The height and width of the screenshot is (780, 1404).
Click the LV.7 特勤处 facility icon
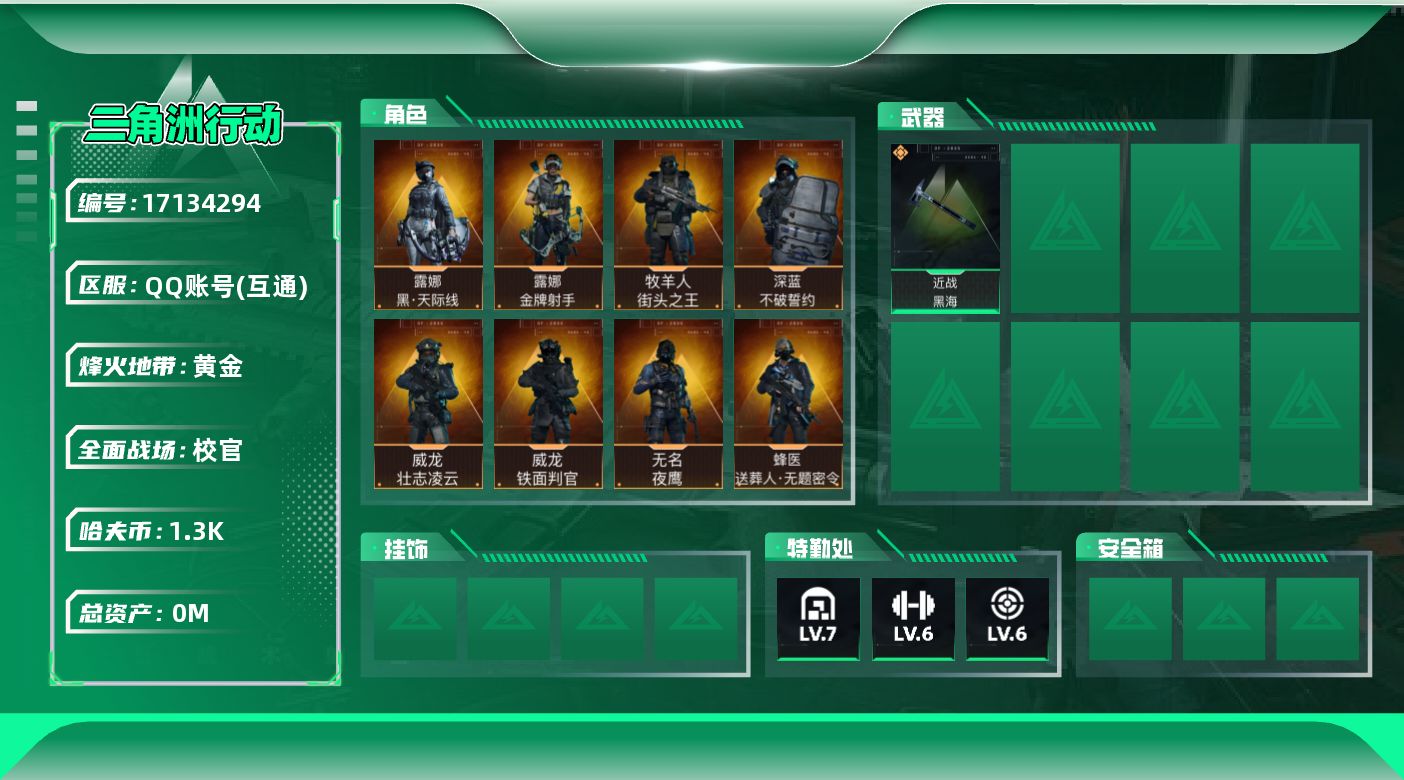point(818,617)
